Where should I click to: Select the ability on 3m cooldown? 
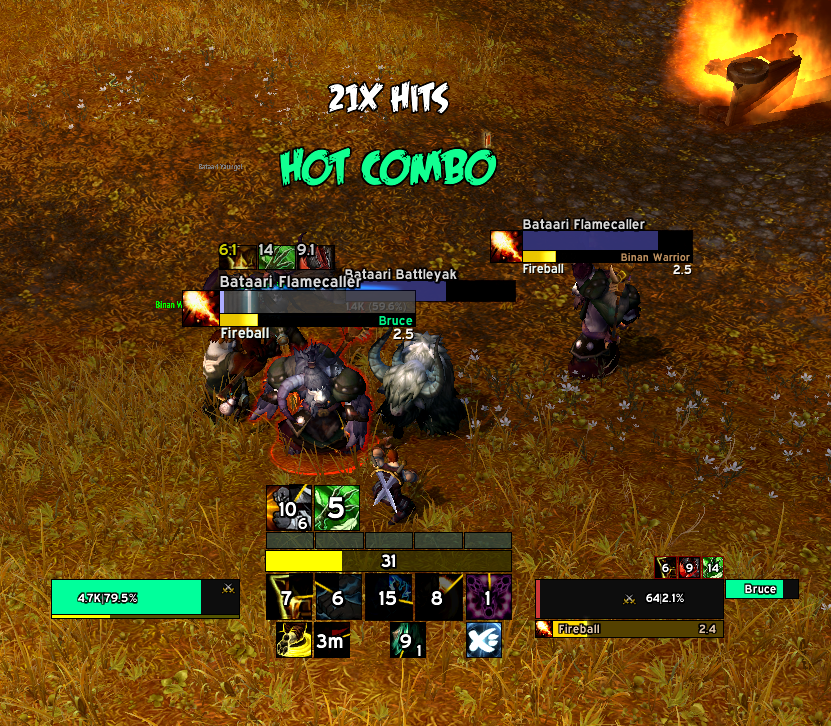(331, 641)
